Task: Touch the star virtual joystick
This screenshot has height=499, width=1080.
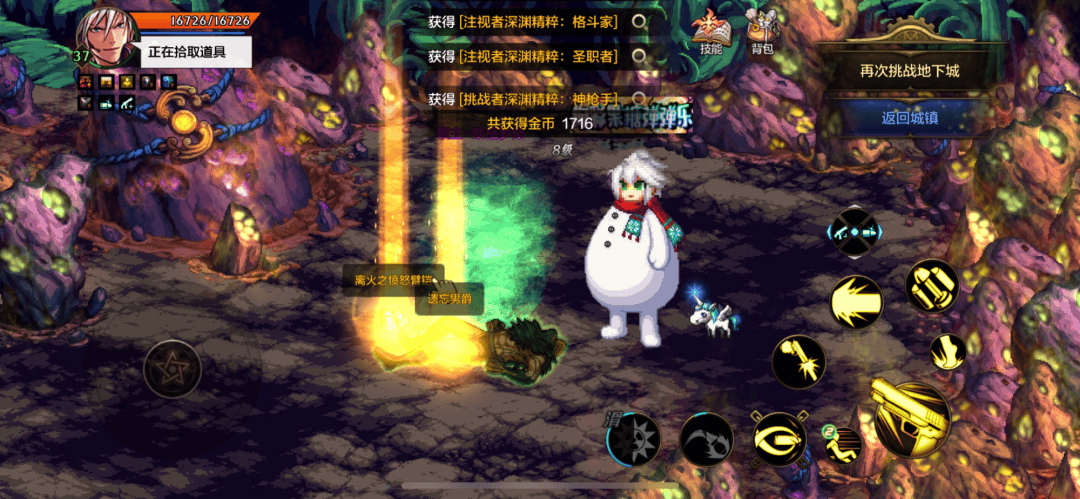Action: click(x=172, y=370)
